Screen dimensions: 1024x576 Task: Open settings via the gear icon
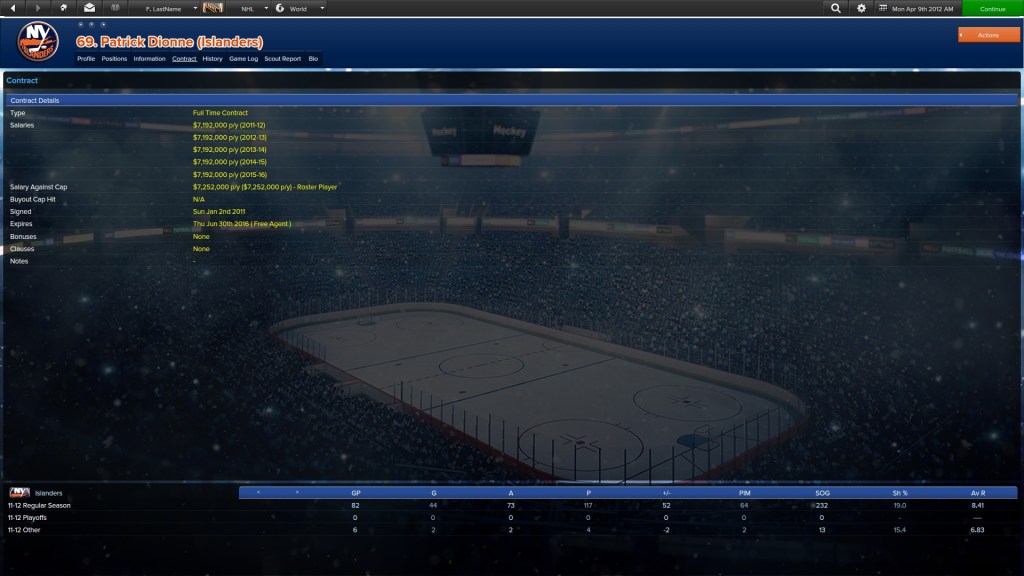pos(862,8)
